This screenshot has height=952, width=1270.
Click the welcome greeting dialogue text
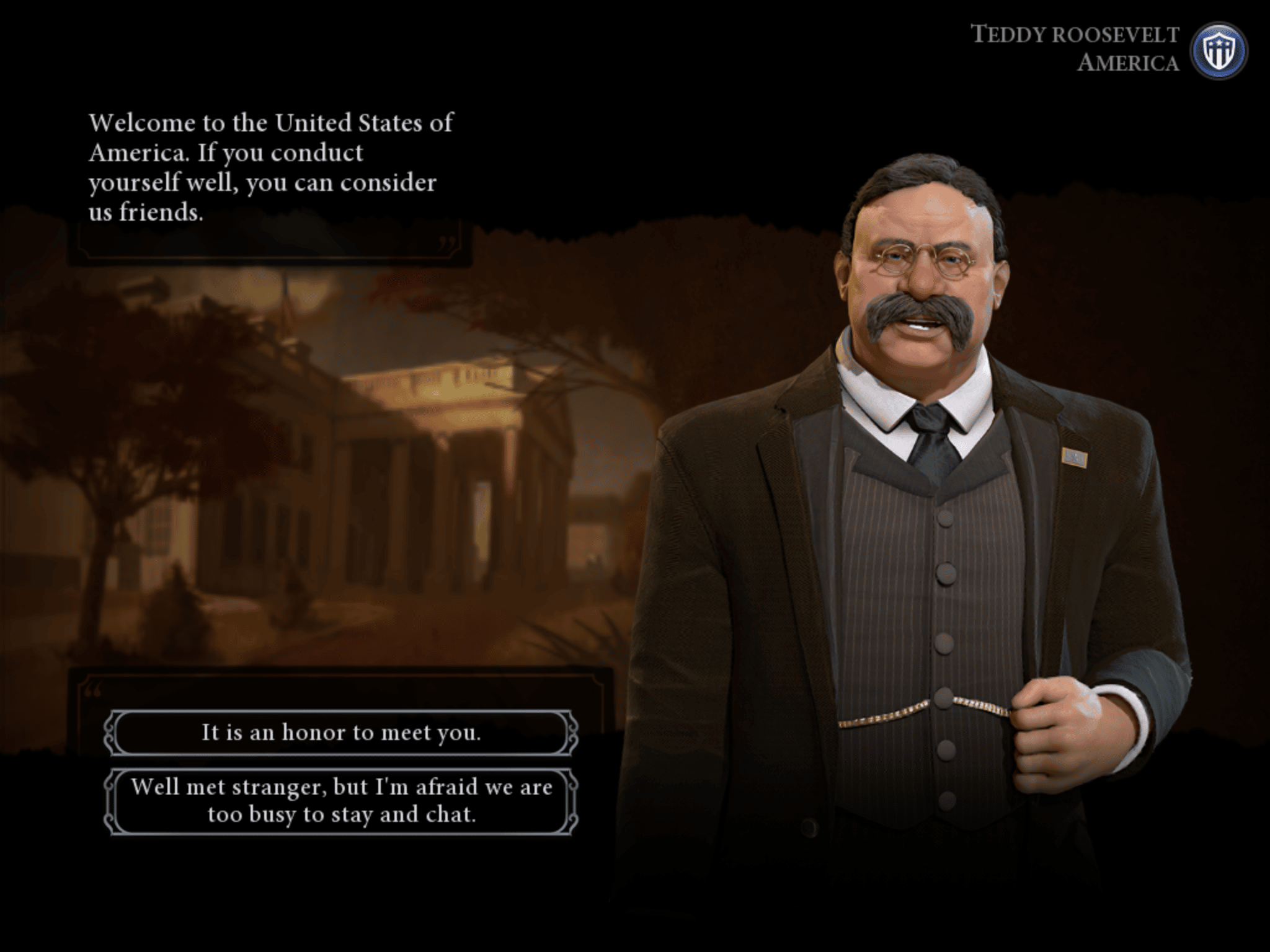(x=267, y=164)
